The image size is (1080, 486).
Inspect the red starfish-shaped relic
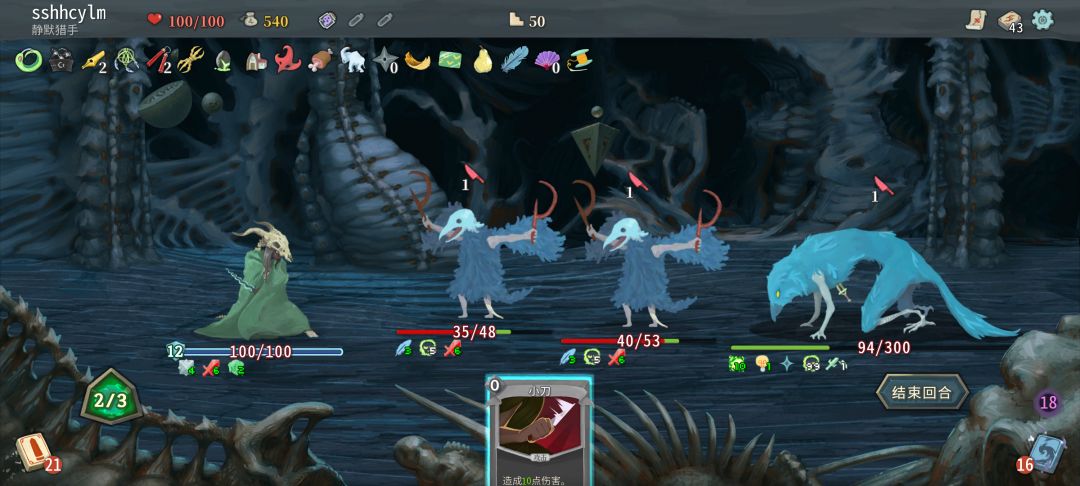point(288,60)
